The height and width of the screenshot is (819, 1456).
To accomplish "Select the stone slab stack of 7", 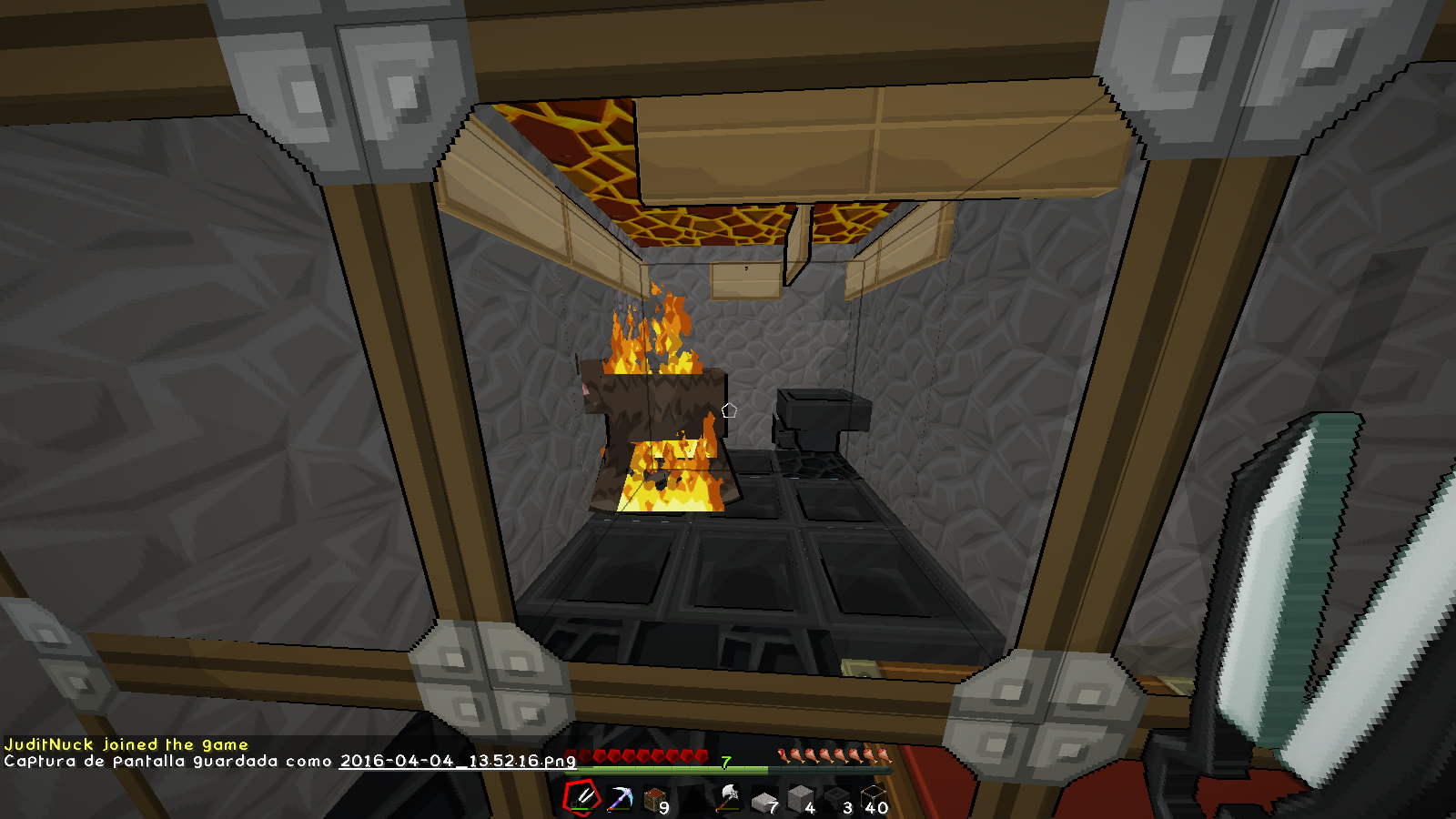I will click(765, 800).
